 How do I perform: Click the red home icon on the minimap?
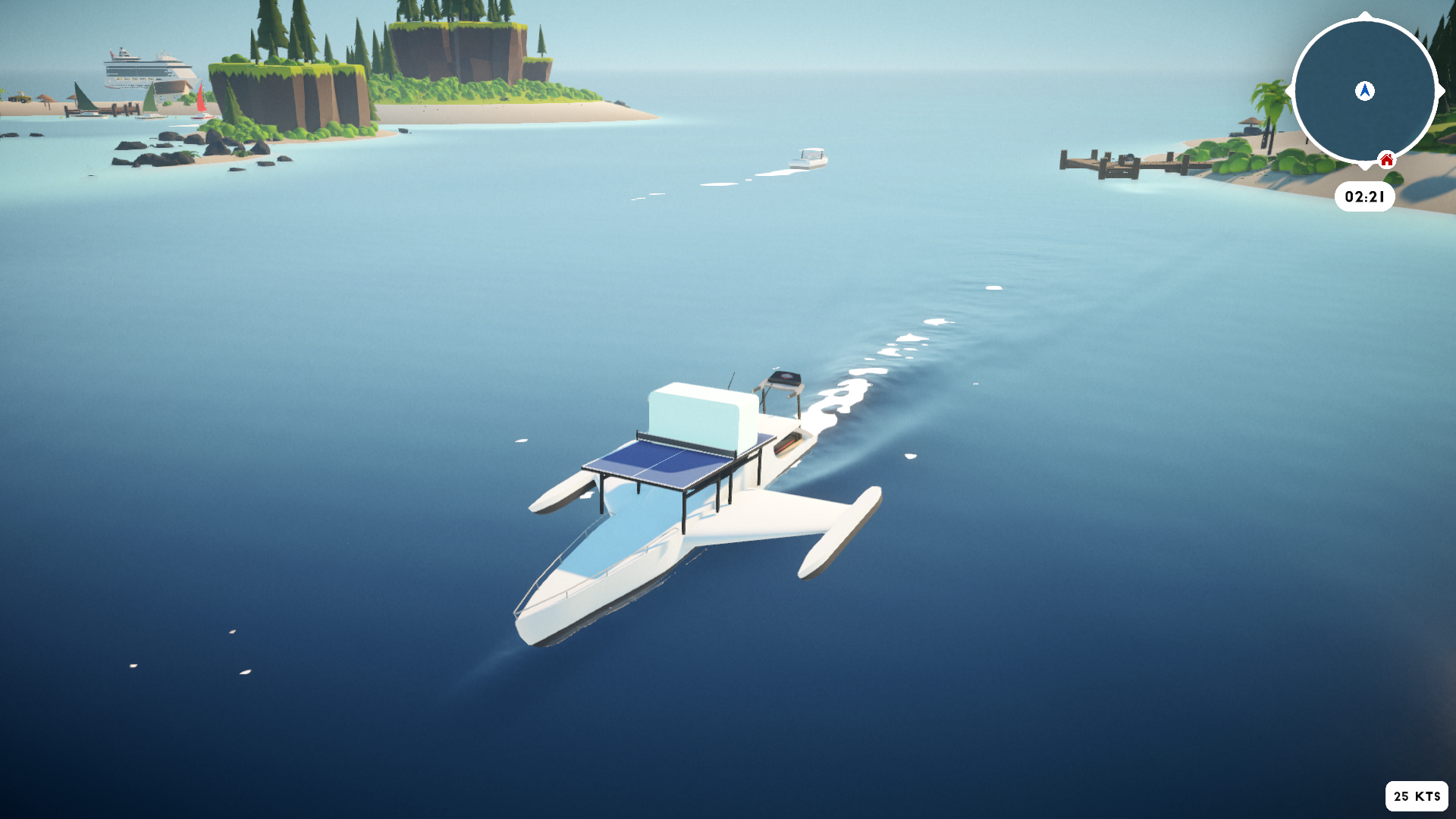tap(1386, 159)
